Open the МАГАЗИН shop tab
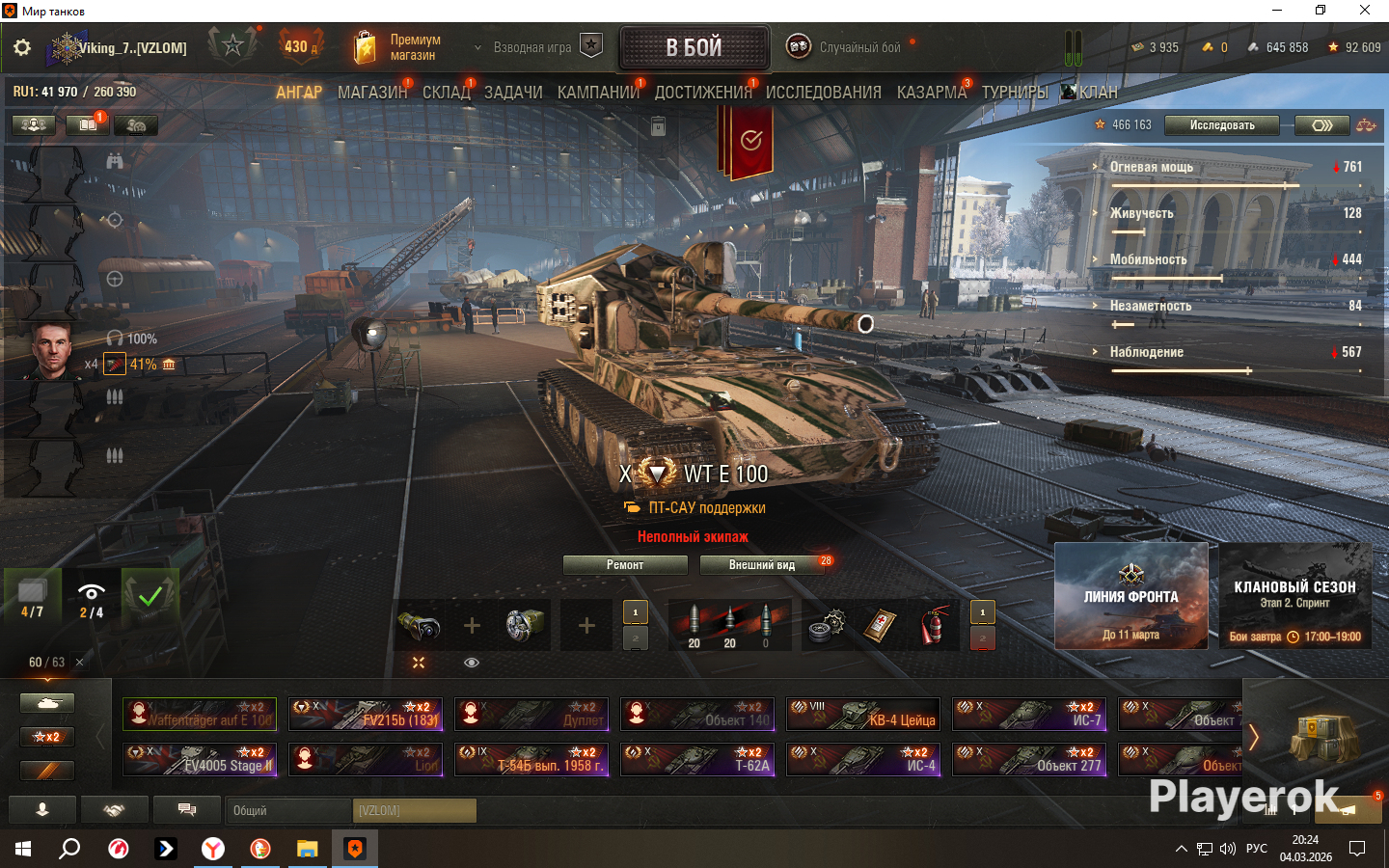1389x868 pixels. [x=372, y=93]
